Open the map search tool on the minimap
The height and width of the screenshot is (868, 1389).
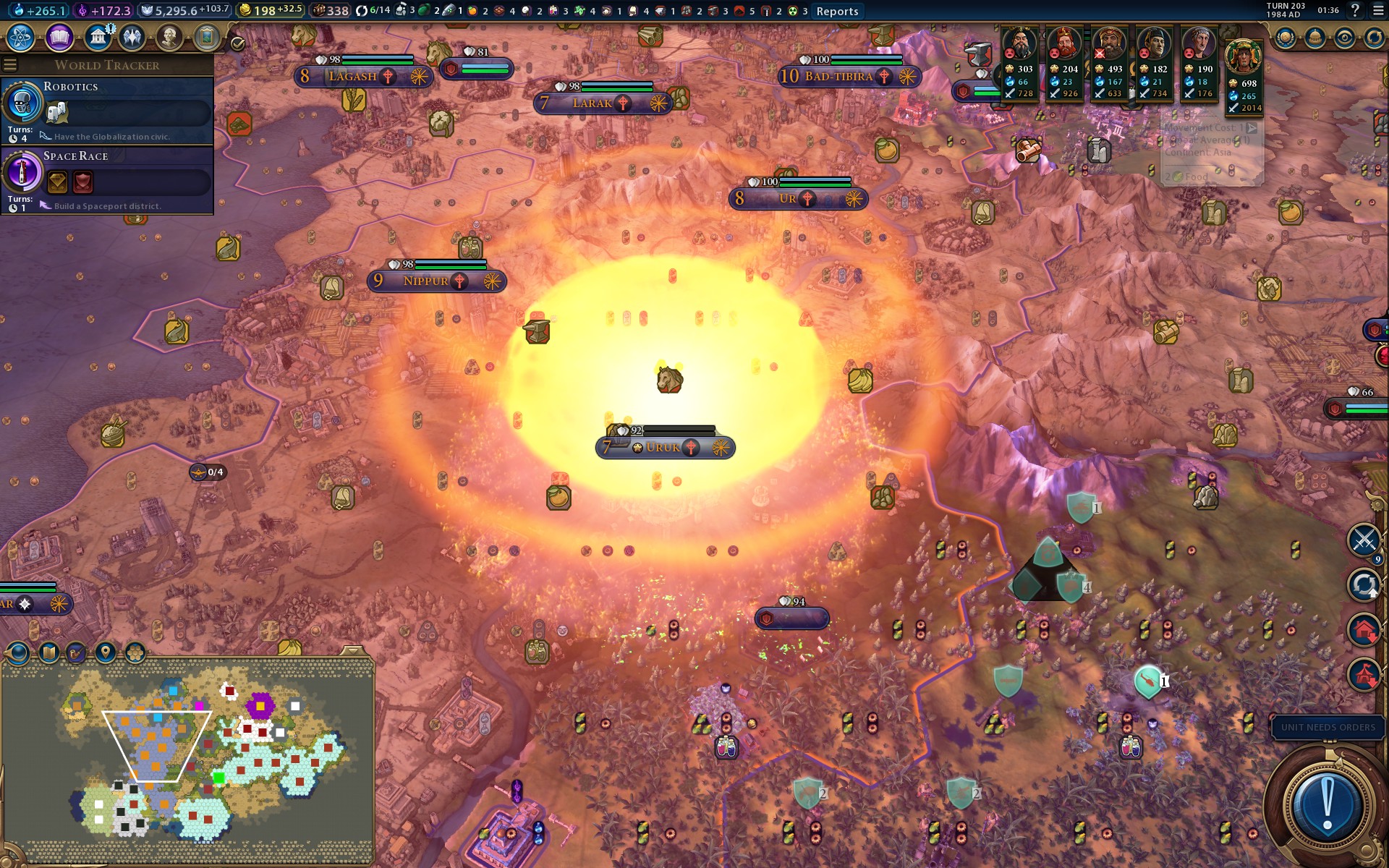coord(76,652)
